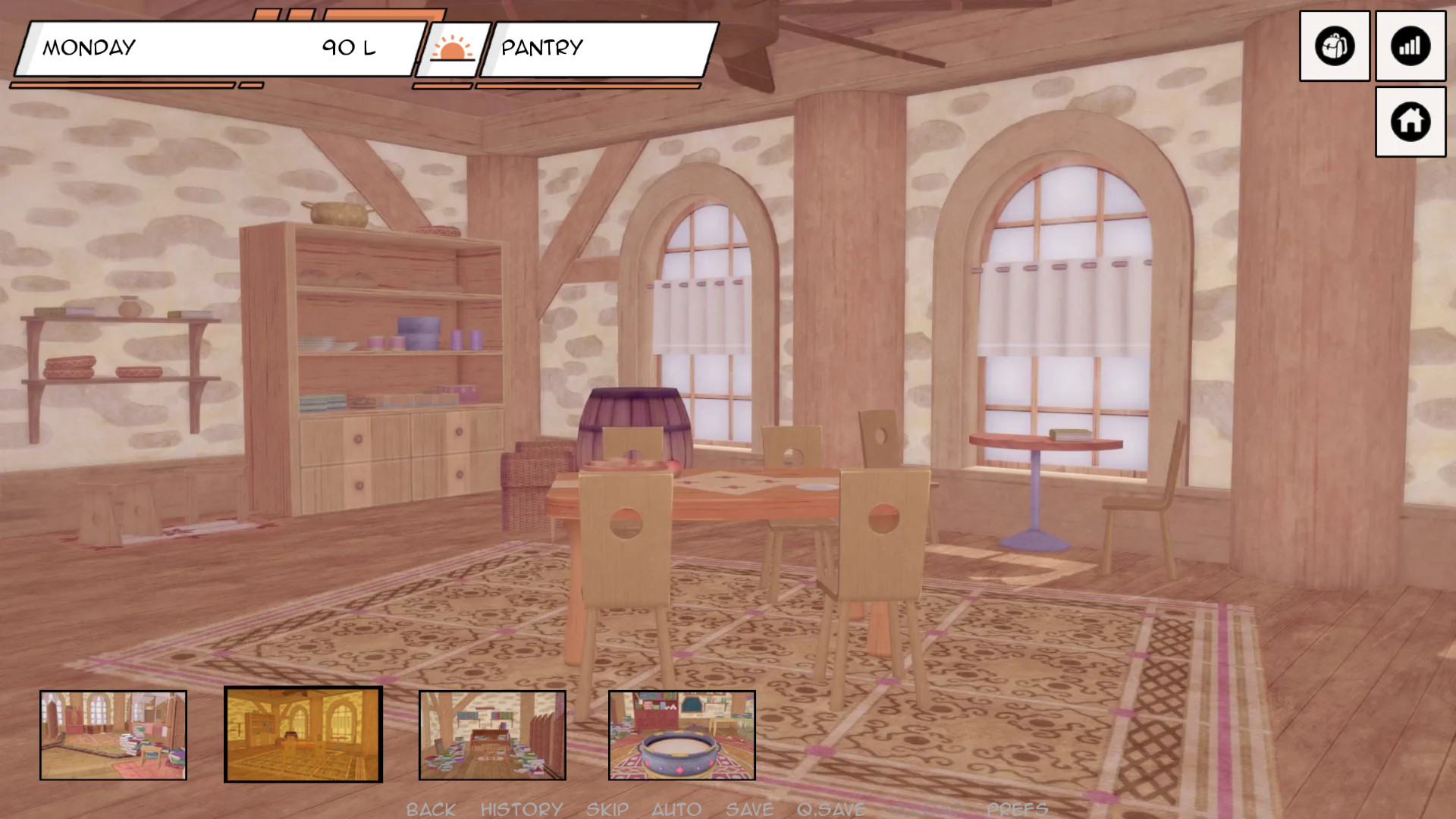Image resolution: width=1456 pixels, height=819 pixels.
Task: Switch to the study desk room thumbnail
Action: [x=492, y=735]
